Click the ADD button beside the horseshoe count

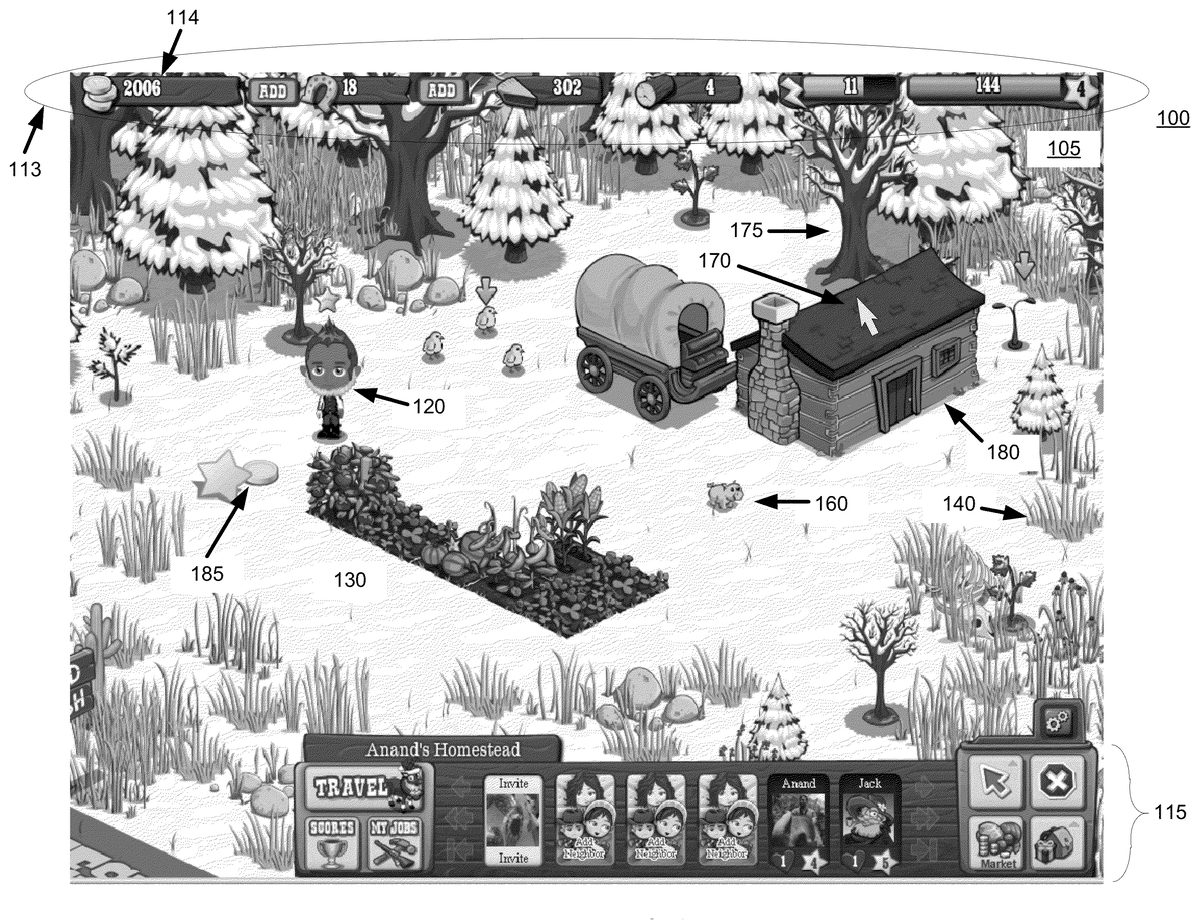pyautogui.click(x=439, y=90)
